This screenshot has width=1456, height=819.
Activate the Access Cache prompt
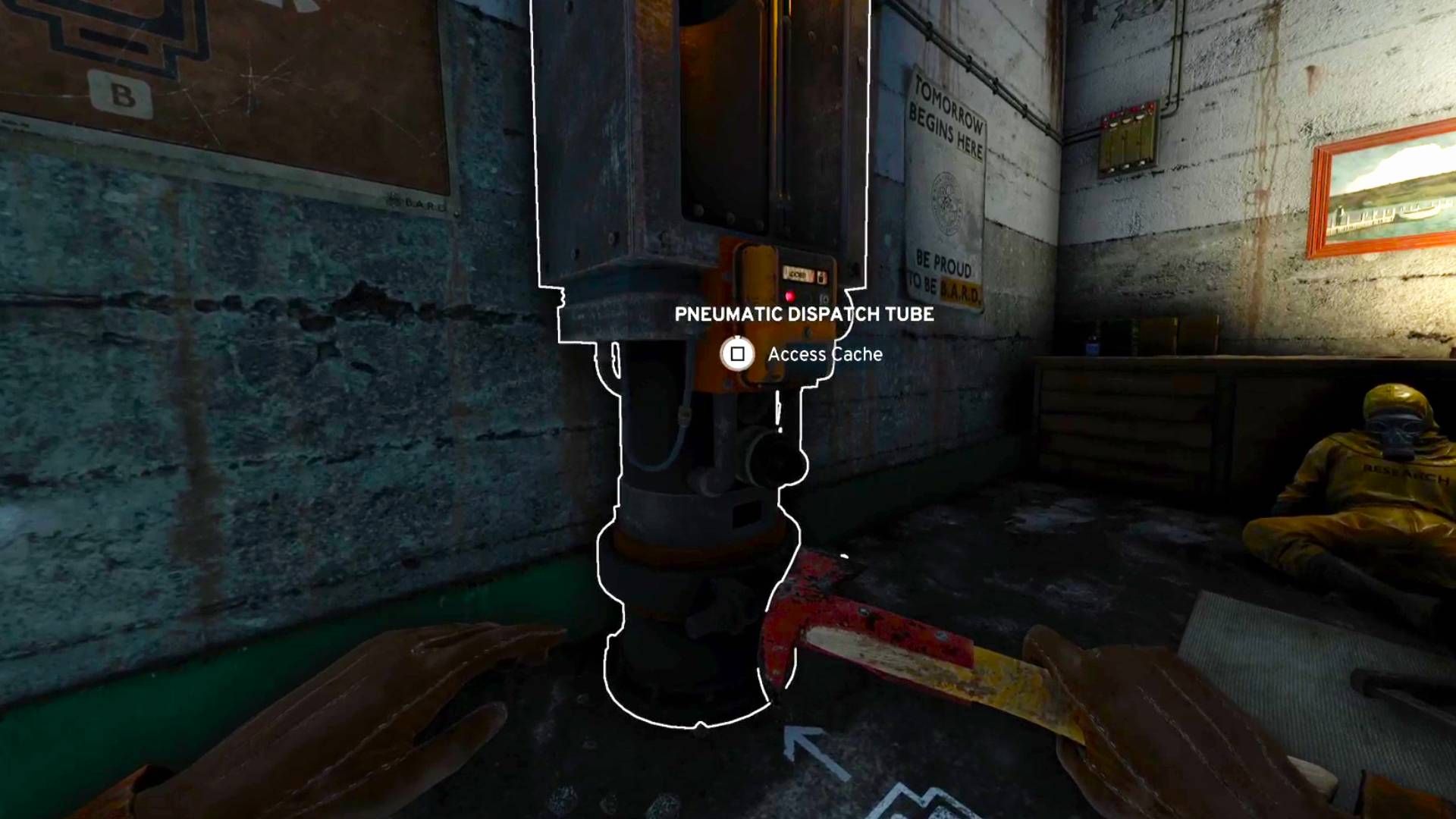click(x=825, y=353)
